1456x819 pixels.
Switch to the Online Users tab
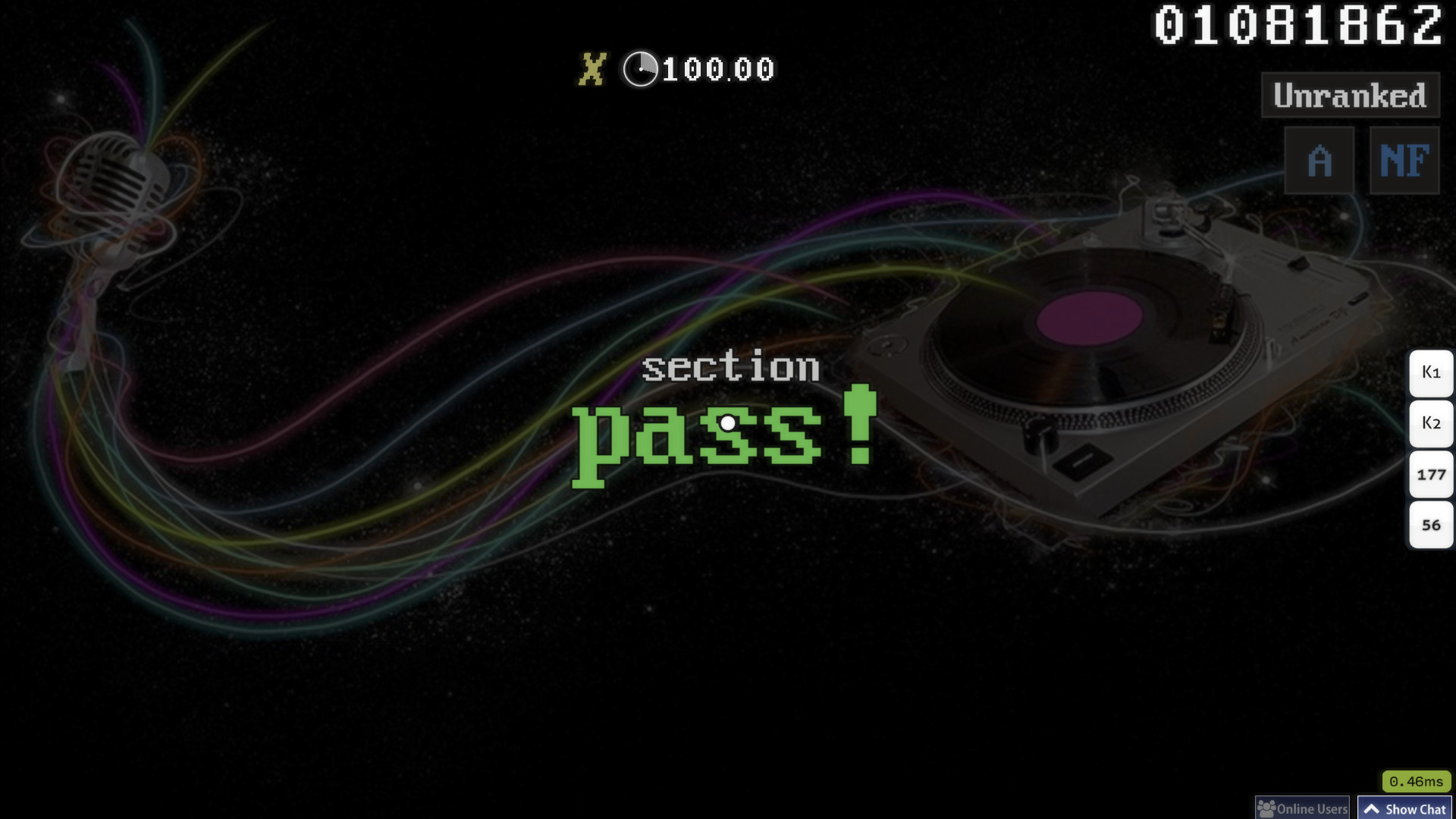[x=1302, y=808]
